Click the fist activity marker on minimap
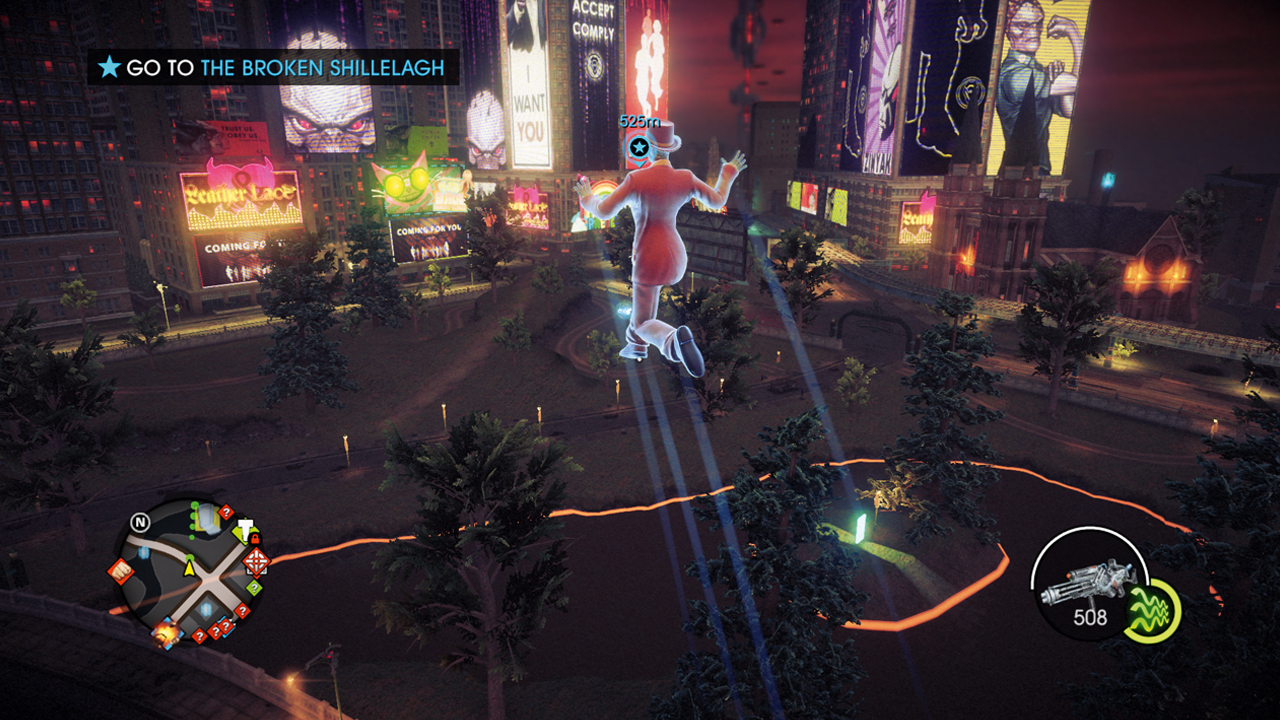The height and width of the screenshot is (720, 1280). click(x=121, y=570)
